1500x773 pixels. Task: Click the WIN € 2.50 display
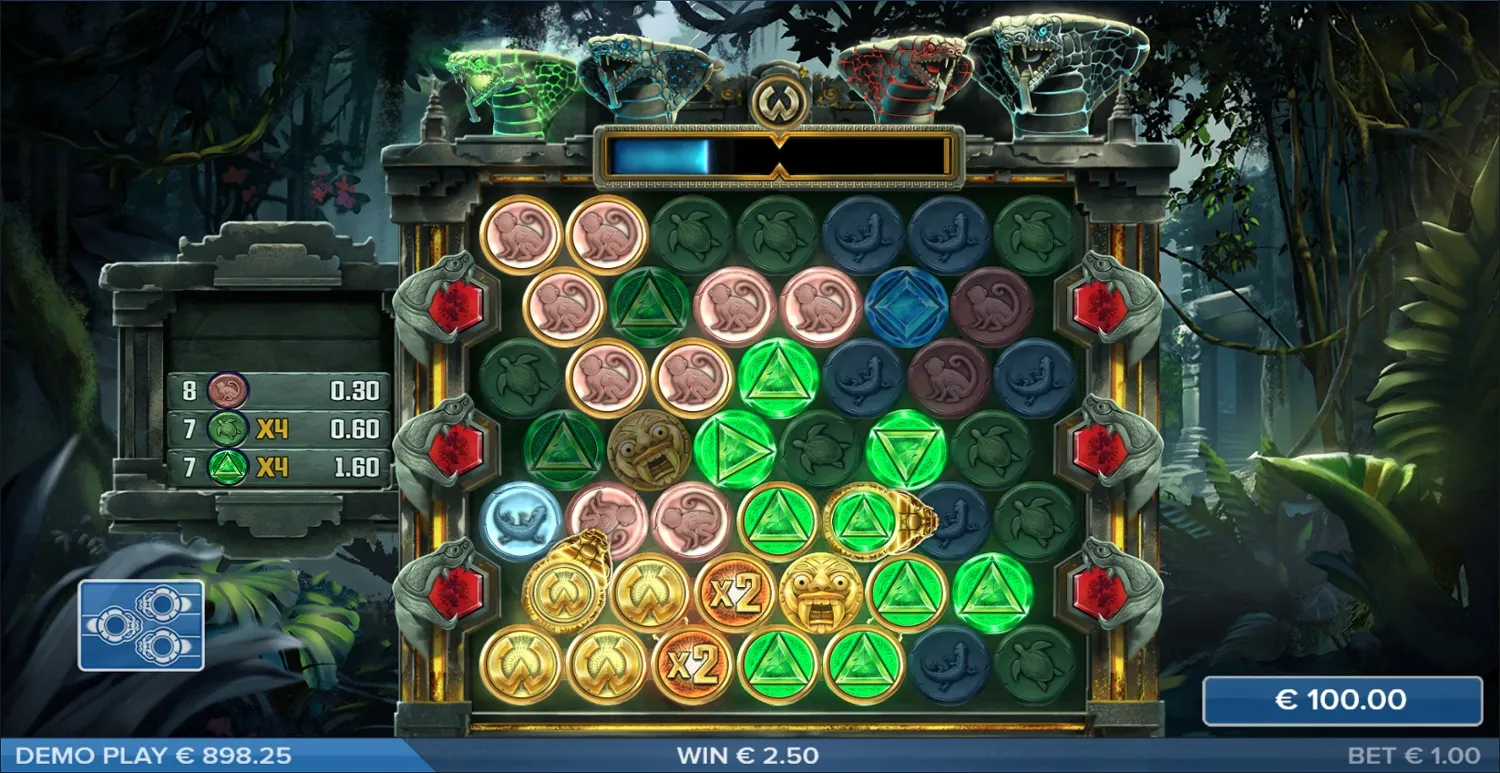[x=748, y=754]
